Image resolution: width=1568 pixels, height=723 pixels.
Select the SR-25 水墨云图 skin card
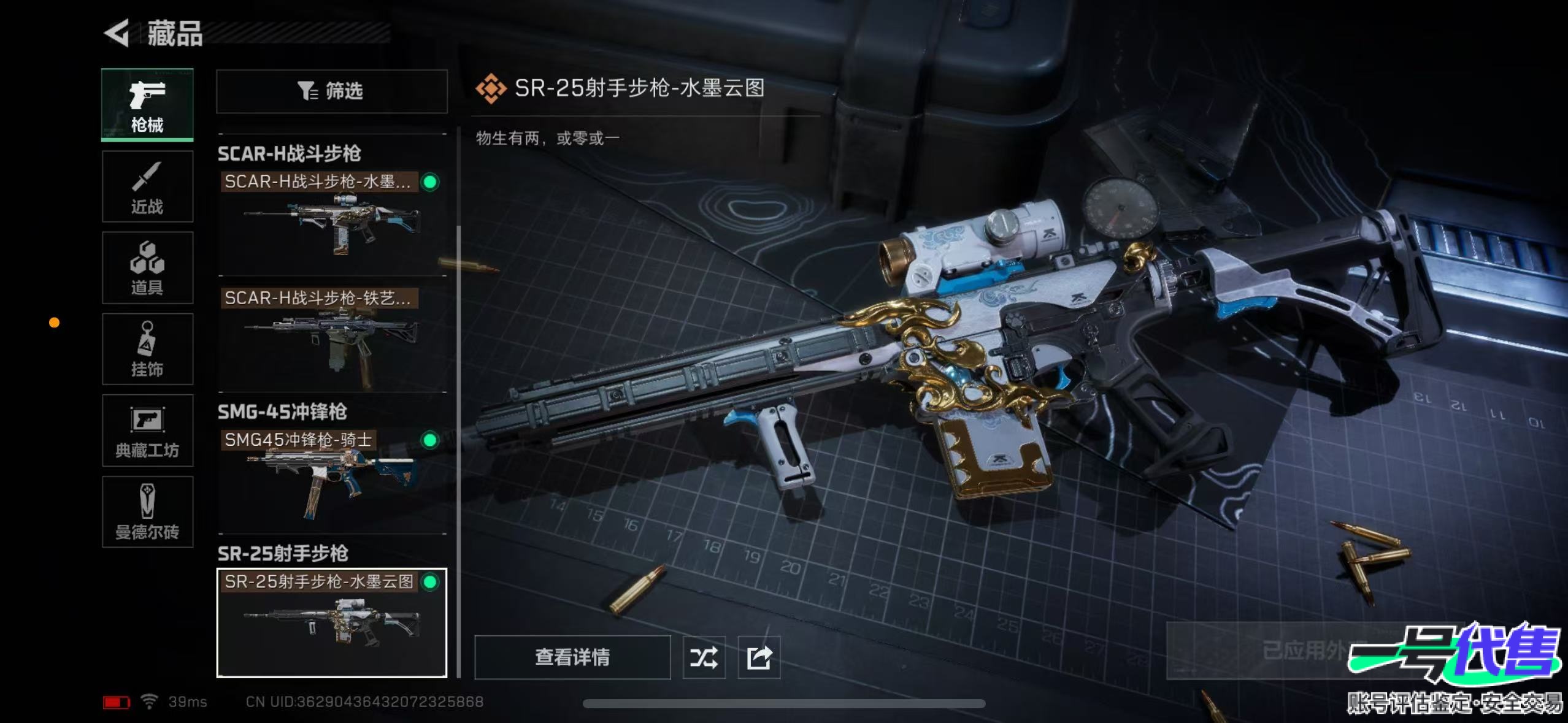point(331,622)
